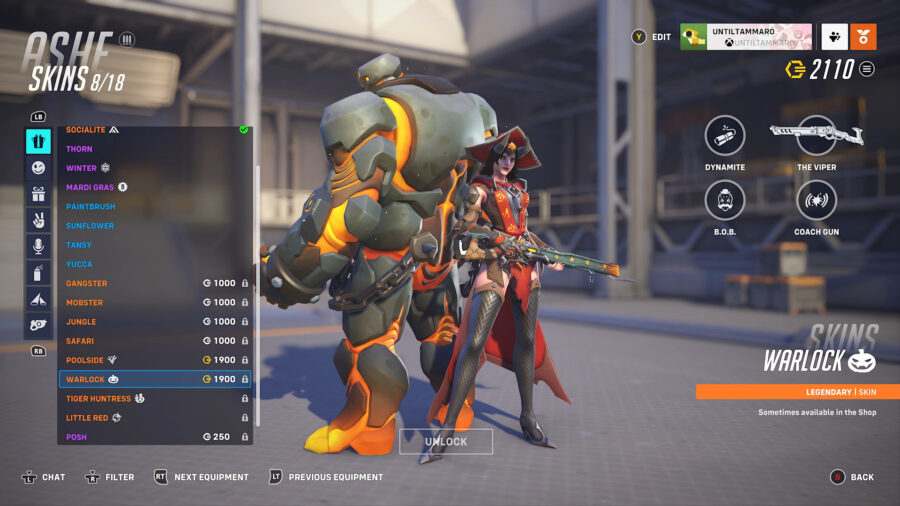
Task: Choose the locked Gangster skin
Action: (x=150, y=283)
